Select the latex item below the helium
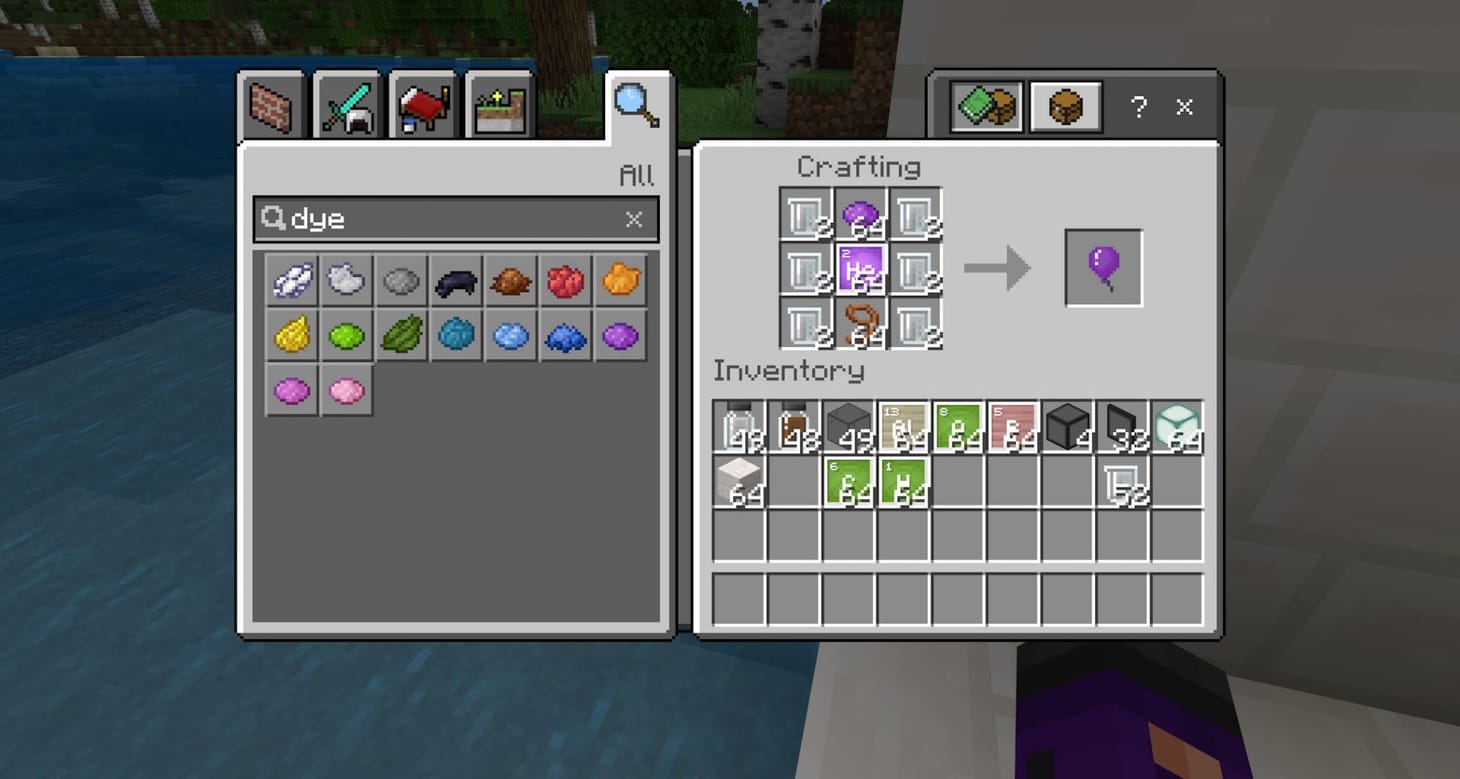The width and height of the screenshot is (1460, 779). coord(860,323)
